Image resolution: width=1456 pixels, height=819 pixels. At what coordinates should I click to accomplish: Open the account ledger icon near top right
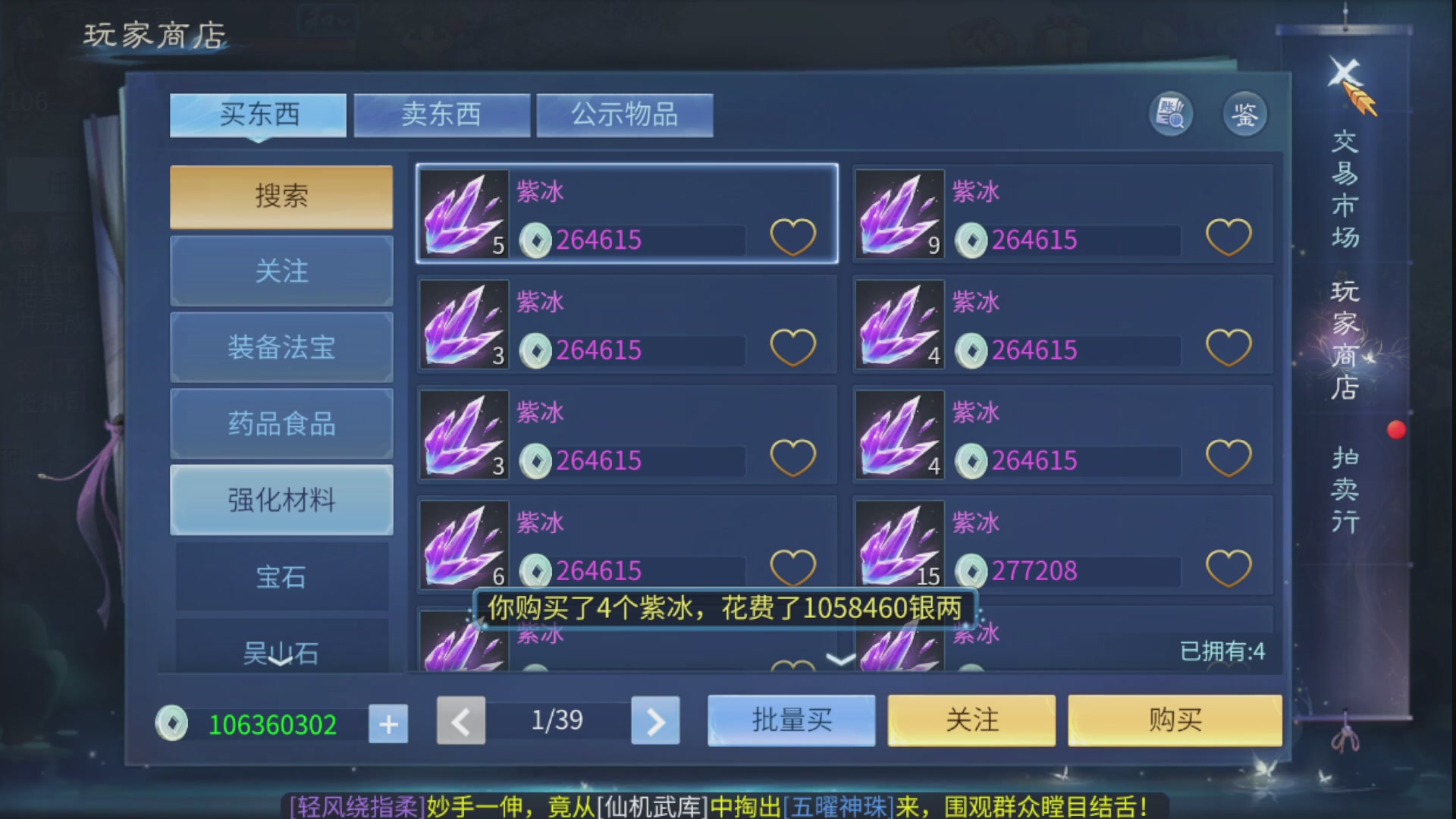click(x=1170, y=114)
